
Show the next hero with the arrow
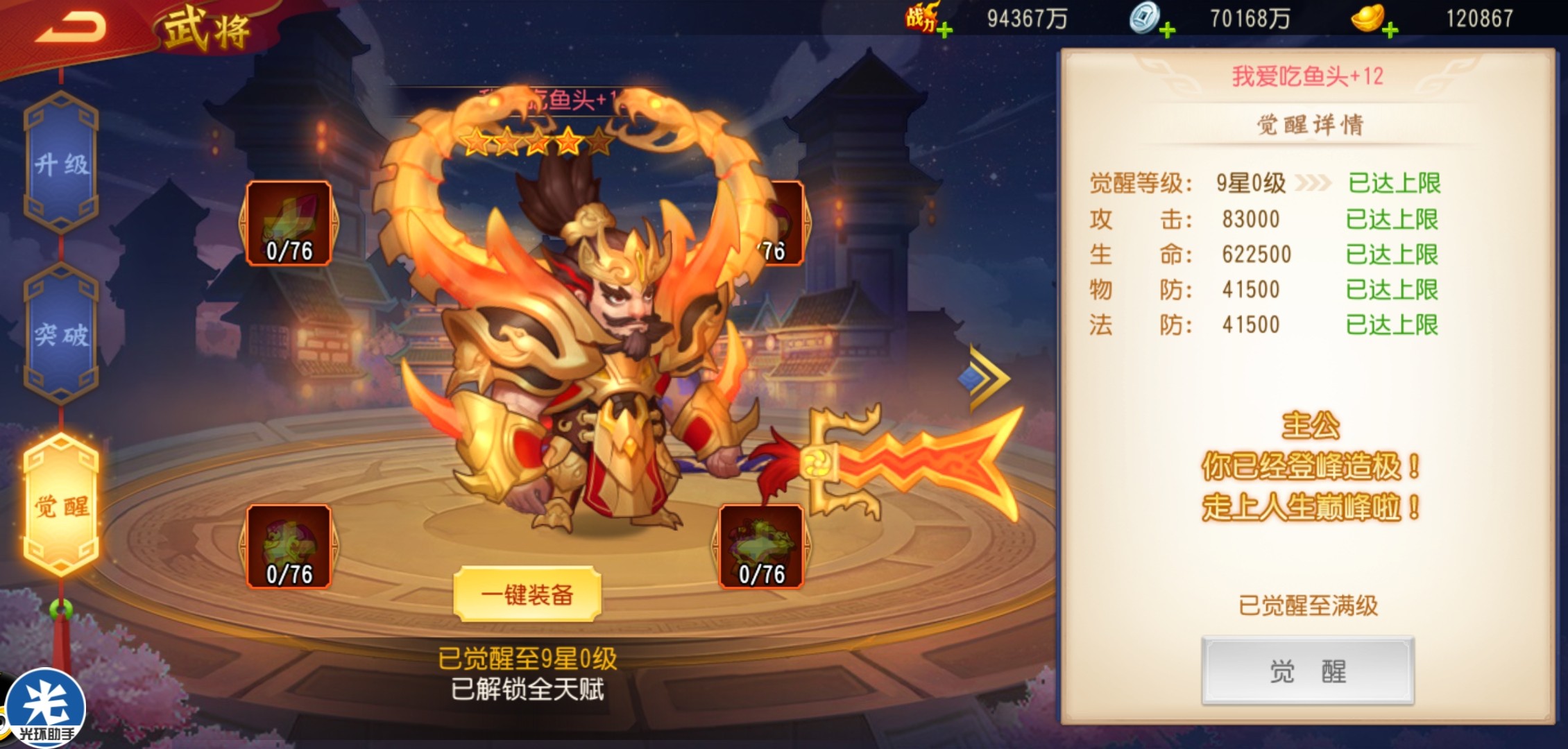tap(985, 378)
